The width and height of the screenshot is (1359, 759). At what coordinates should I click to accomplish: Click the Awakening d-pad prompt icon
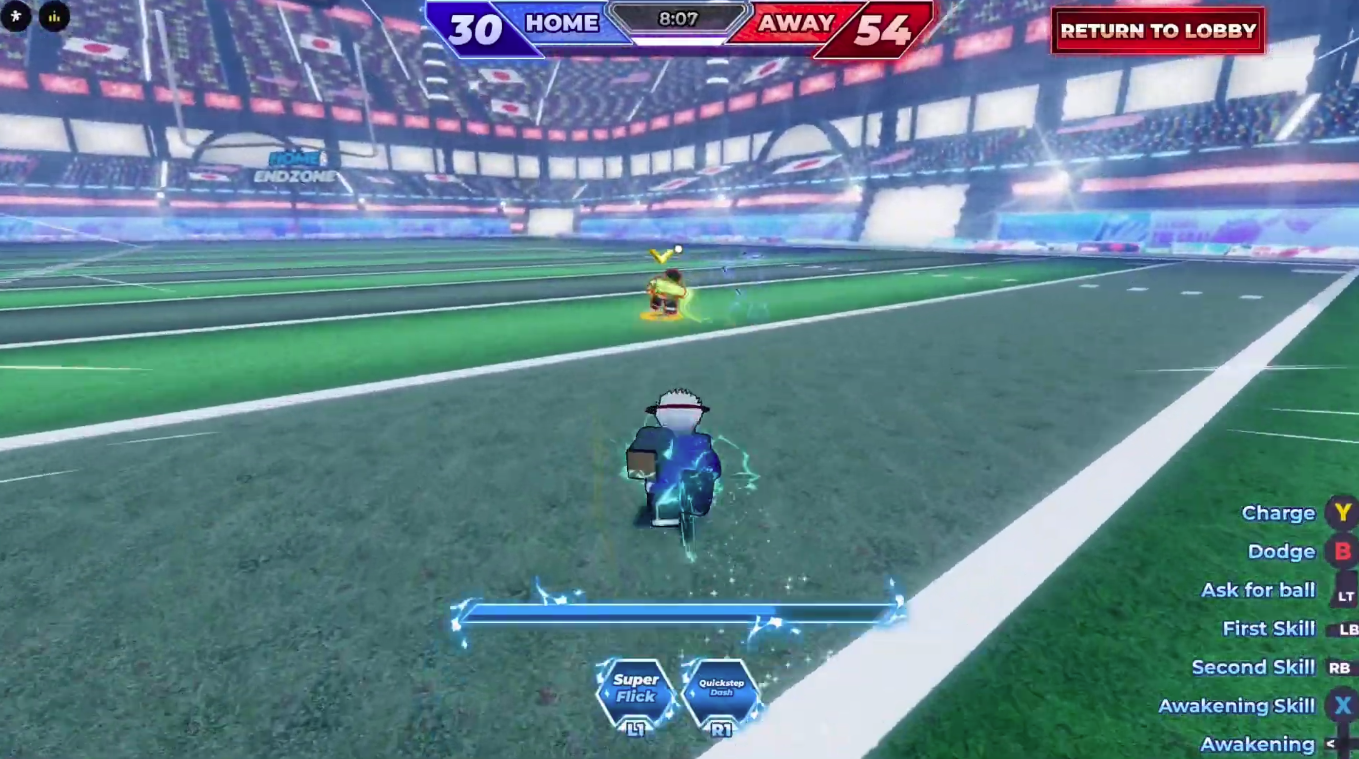[x=1343, y=744]
